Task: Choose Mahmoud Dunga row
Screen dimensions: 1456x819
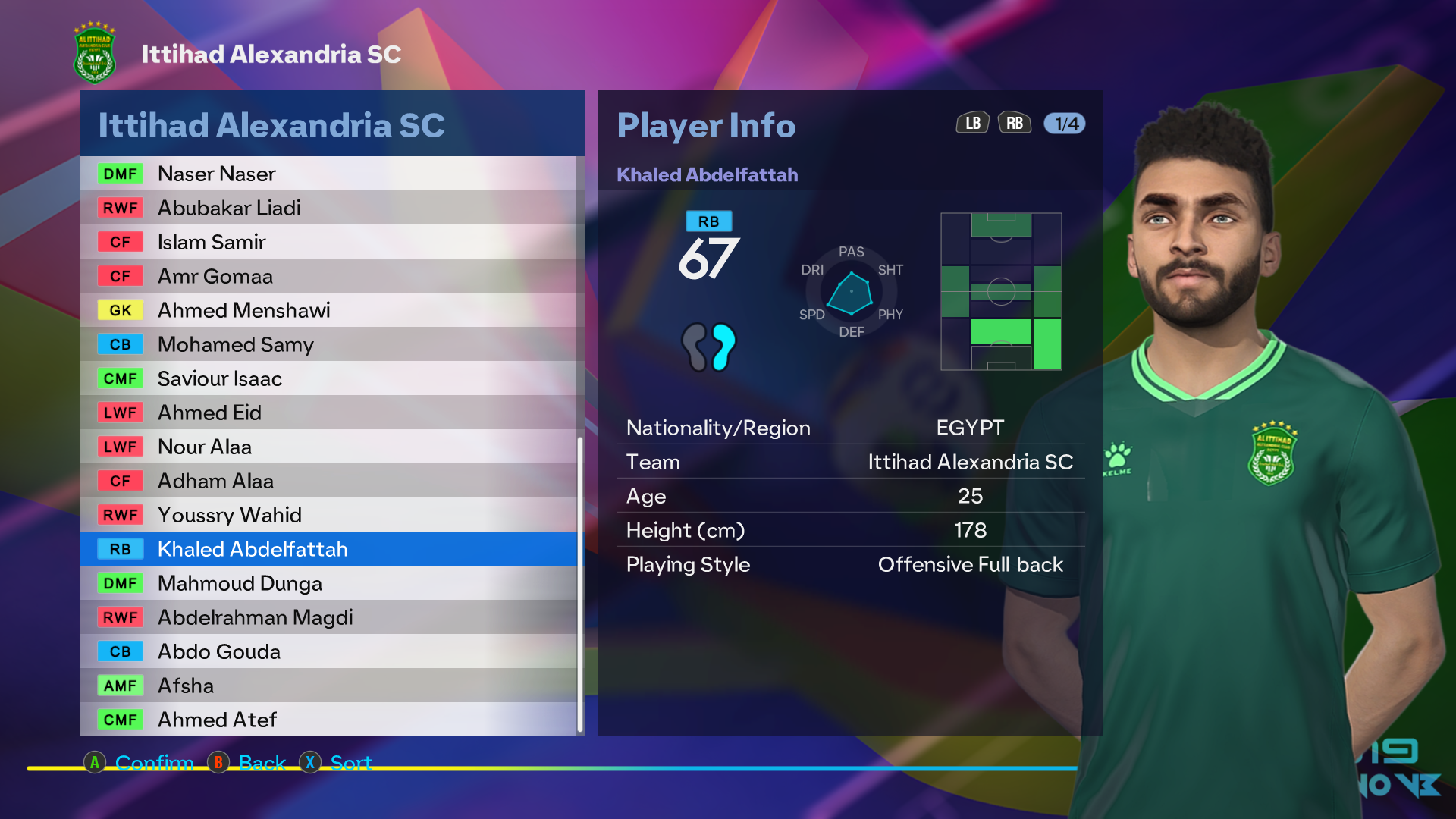Action: [328, 583]
